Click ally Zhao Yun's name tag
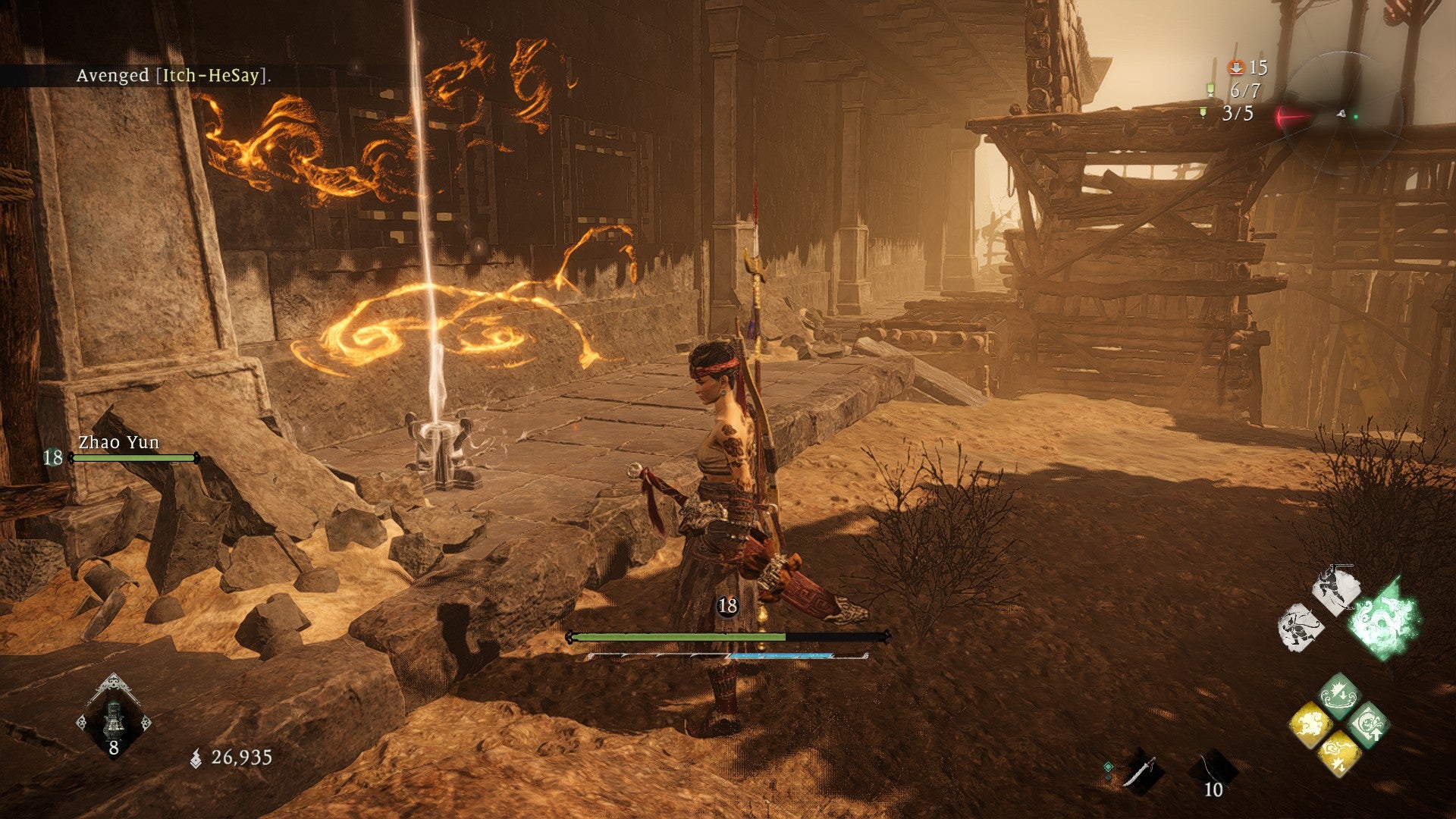 pyautogui.click(x=119, y=443)
